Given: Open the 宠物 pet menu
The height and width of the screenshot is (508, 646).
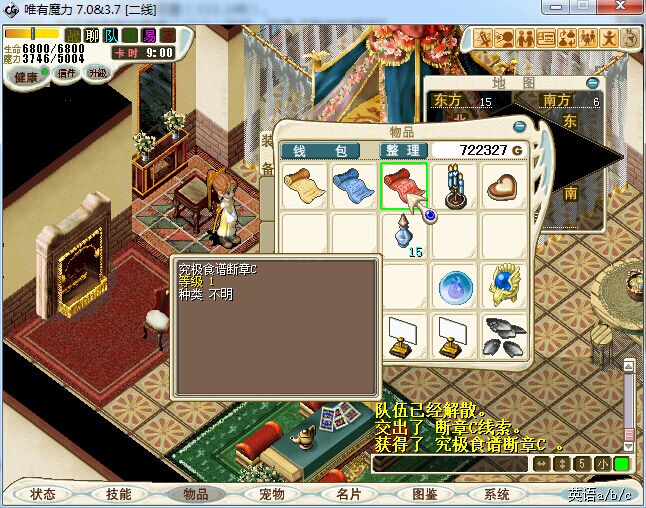Looking at the screenshot, I should [x=271, y=494].
